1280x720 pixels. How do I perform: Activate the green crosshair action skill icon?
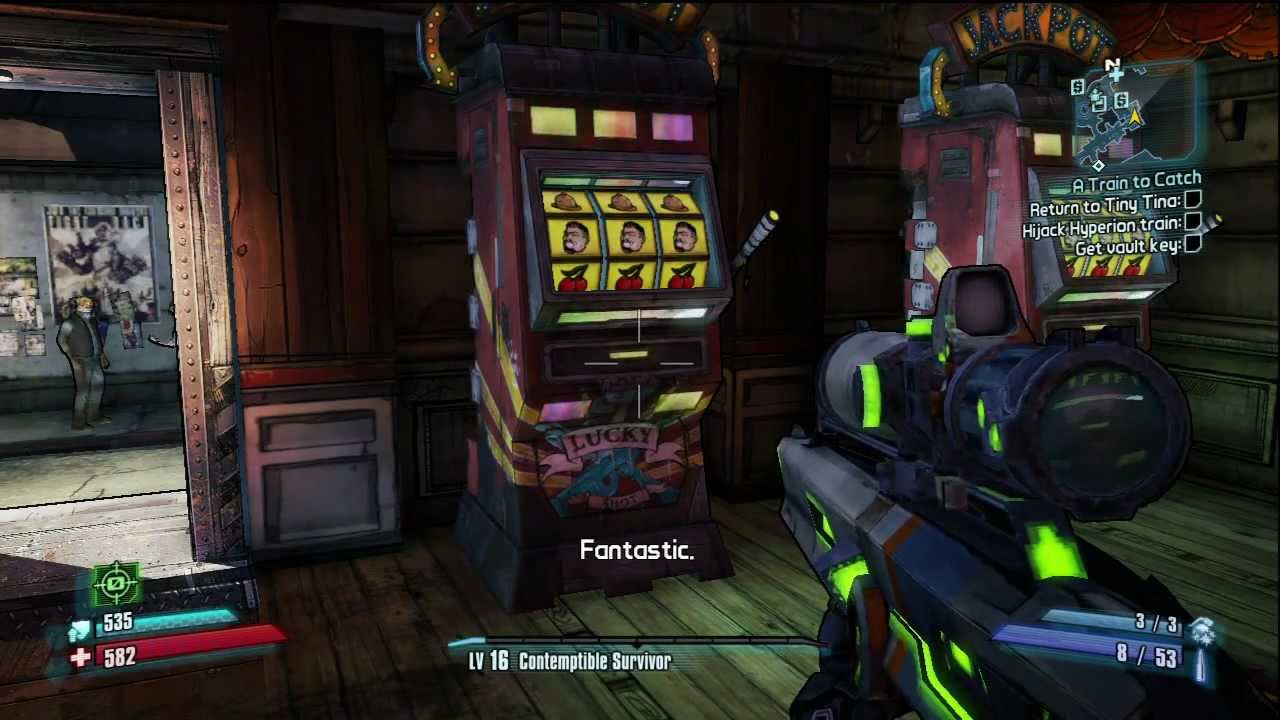click(116, 584)
